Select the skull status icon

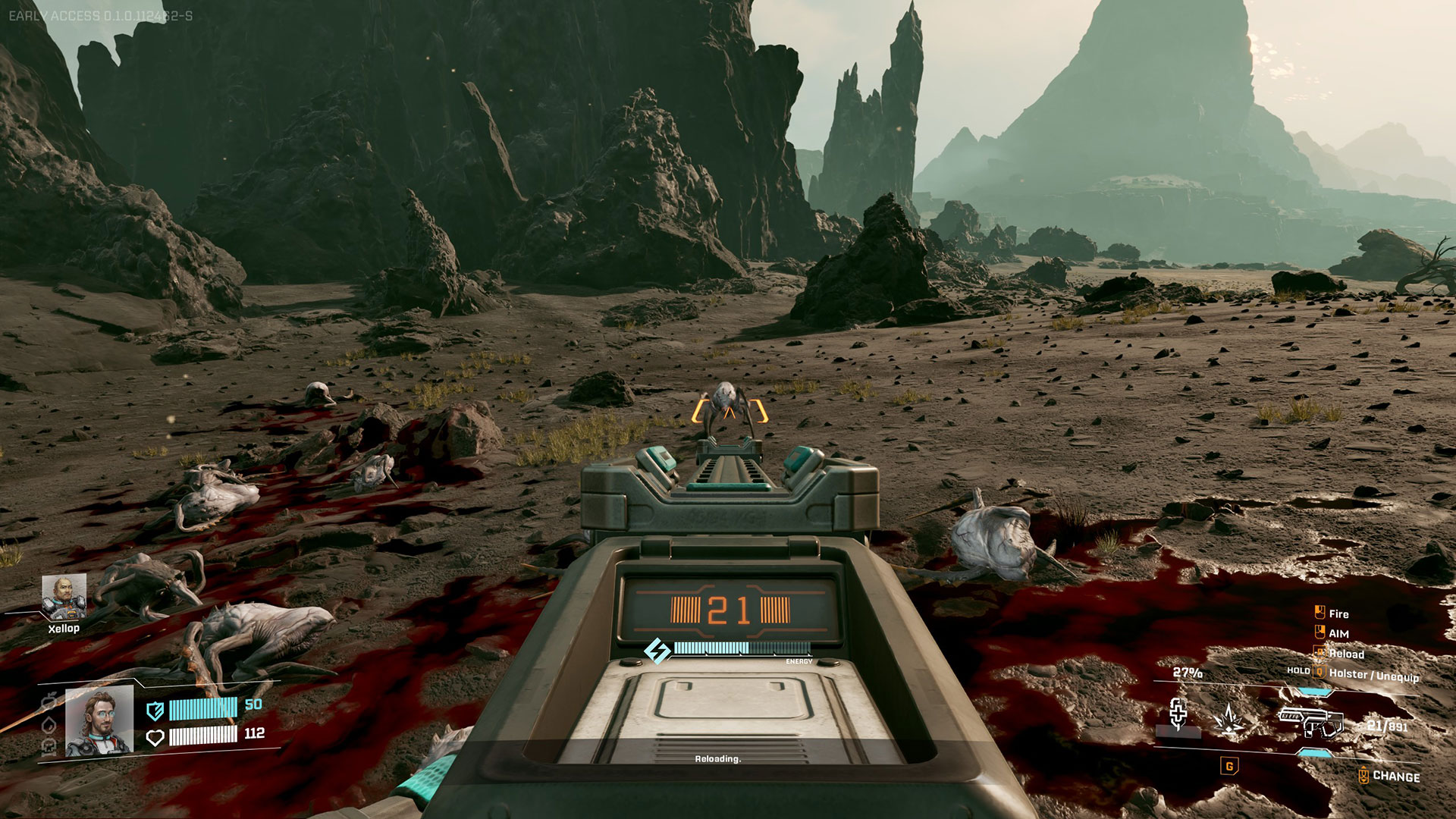click(x=49, y=746)
